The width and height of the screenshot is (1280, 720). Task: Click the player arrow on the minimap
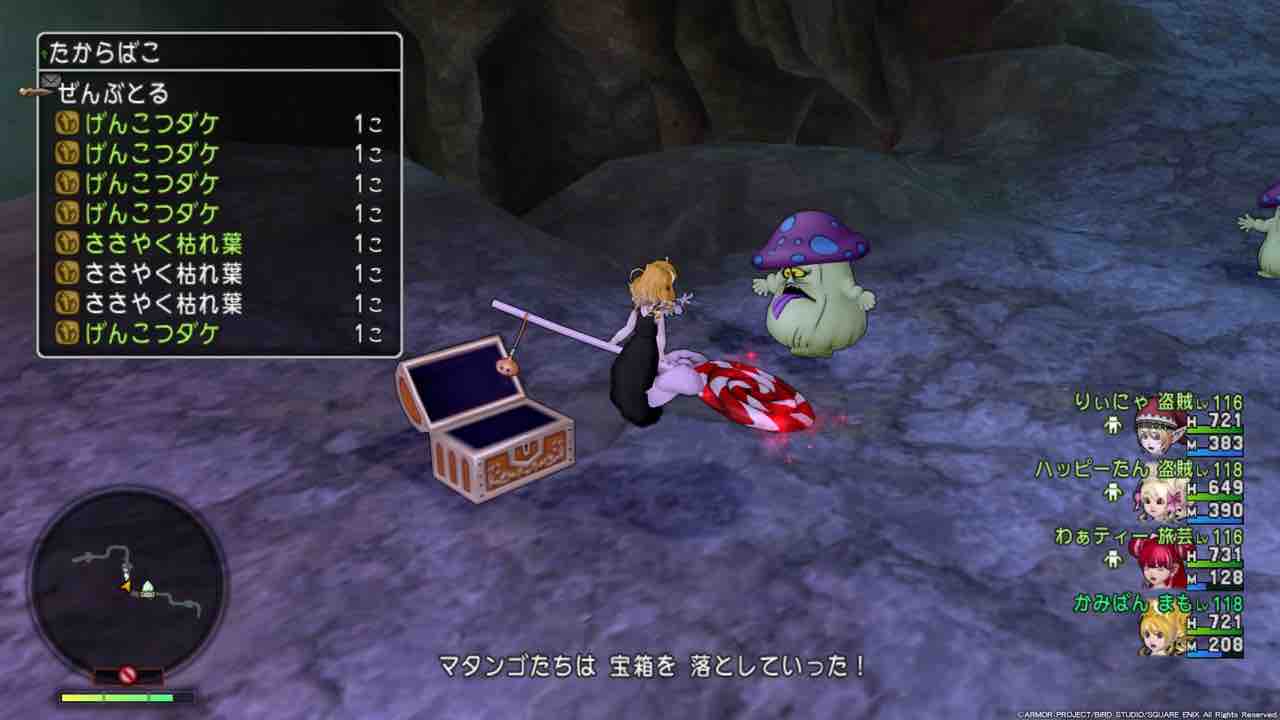(126, 586)
